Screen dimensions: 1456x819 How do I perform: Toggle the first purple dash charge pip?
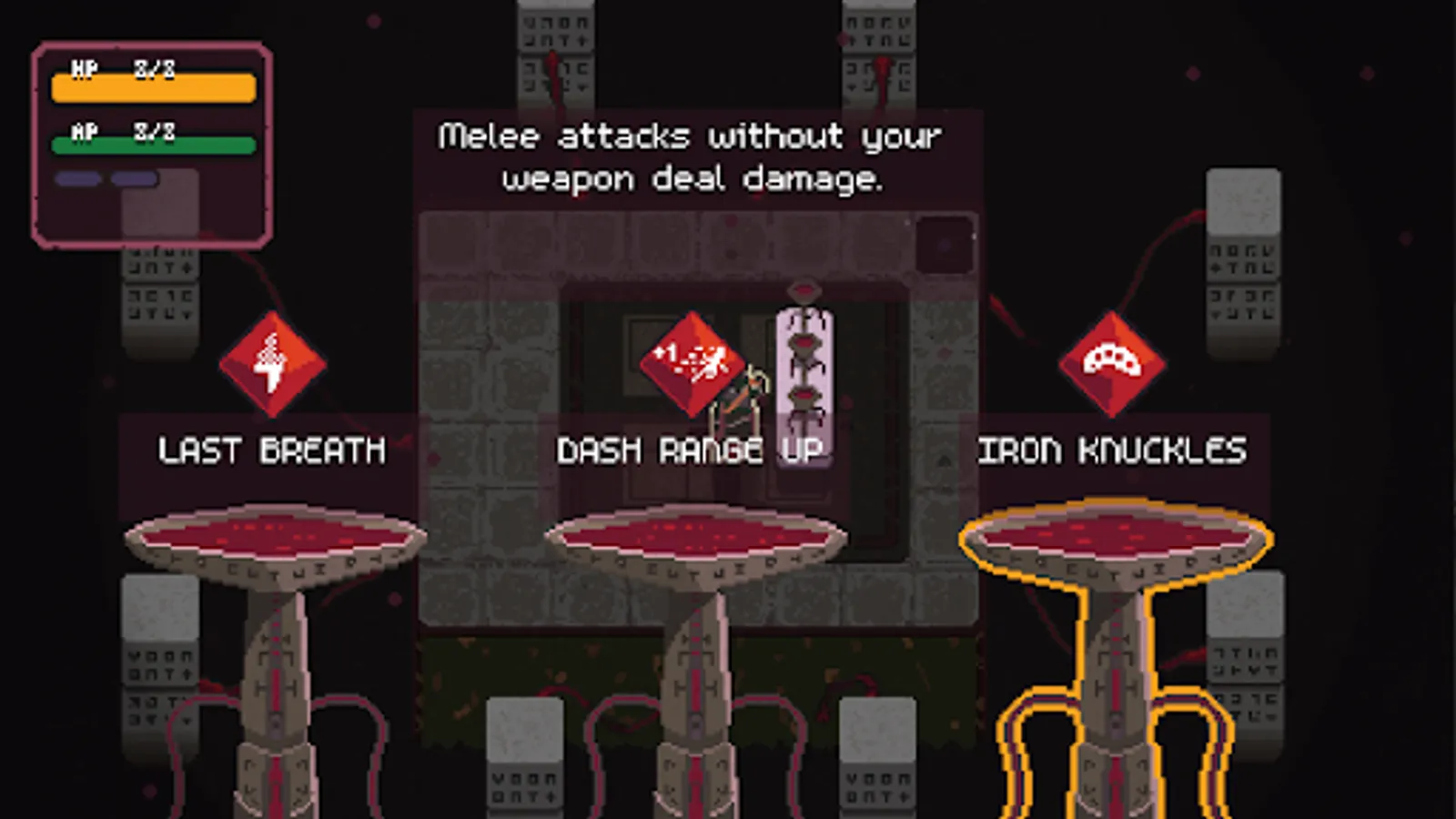[76, 178]
